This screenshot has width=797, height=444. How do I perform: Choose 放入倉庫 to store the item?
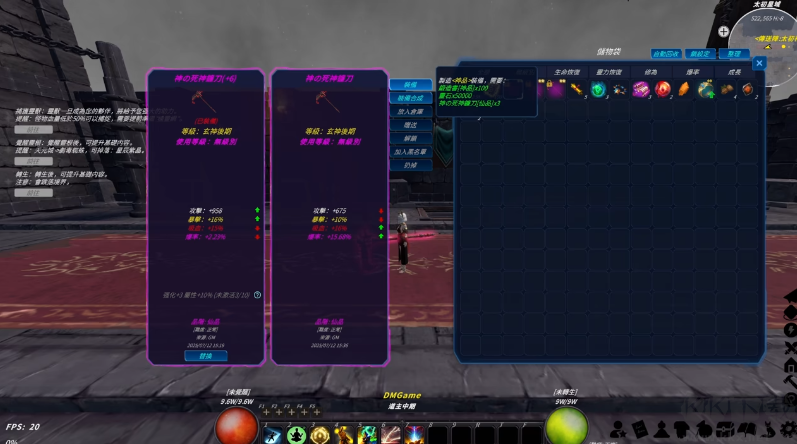410,112
